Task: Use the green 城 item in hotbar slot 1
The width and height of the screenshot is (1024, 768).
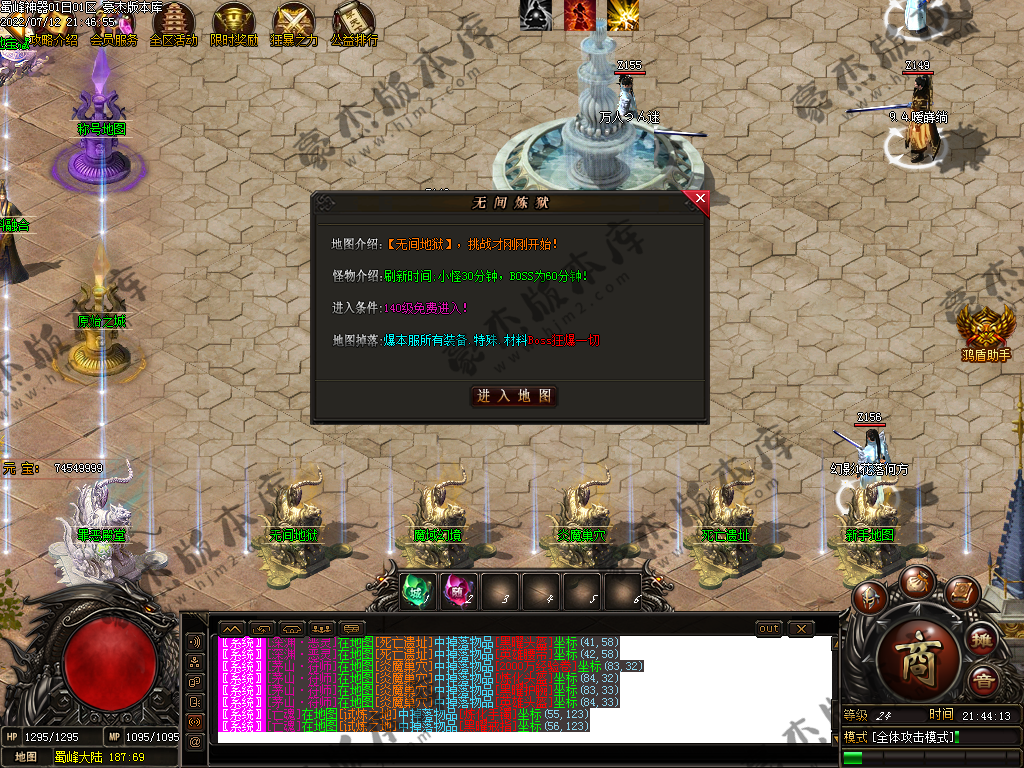Action: [x=414, y=592]
